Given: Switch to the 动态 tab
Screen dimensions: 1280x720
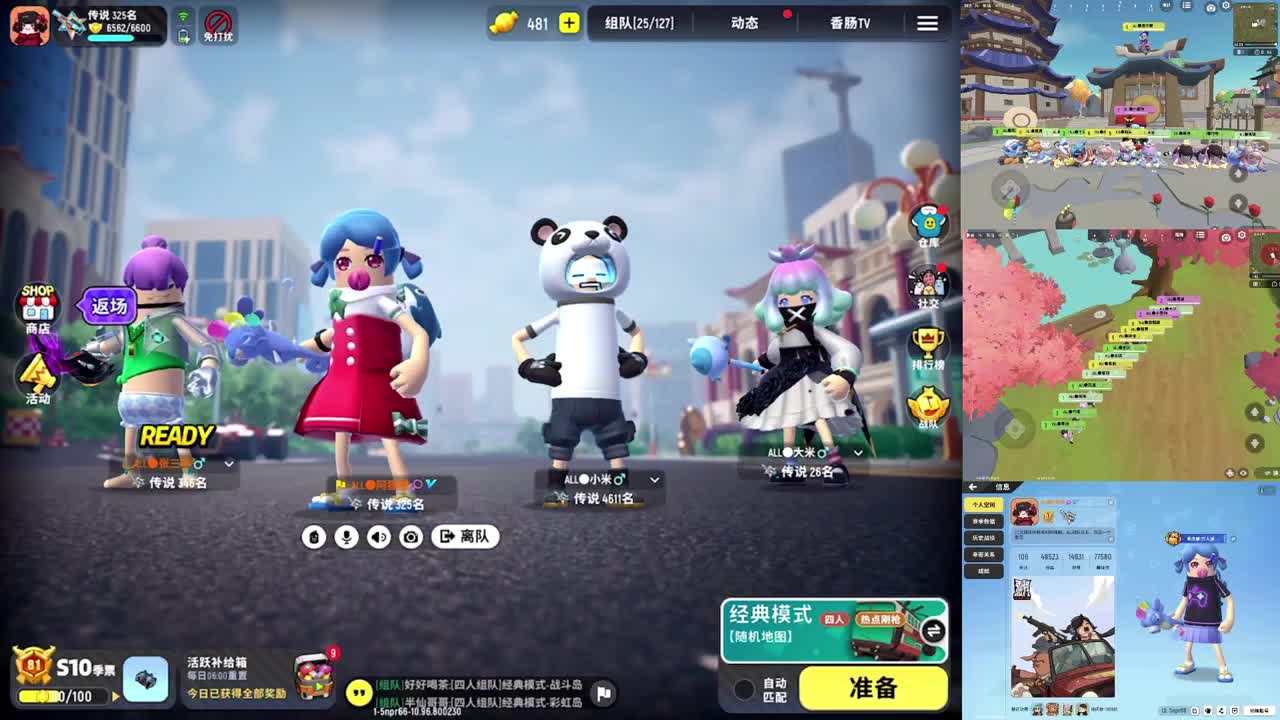Looking at the screenshot, I should pos(744,23).
